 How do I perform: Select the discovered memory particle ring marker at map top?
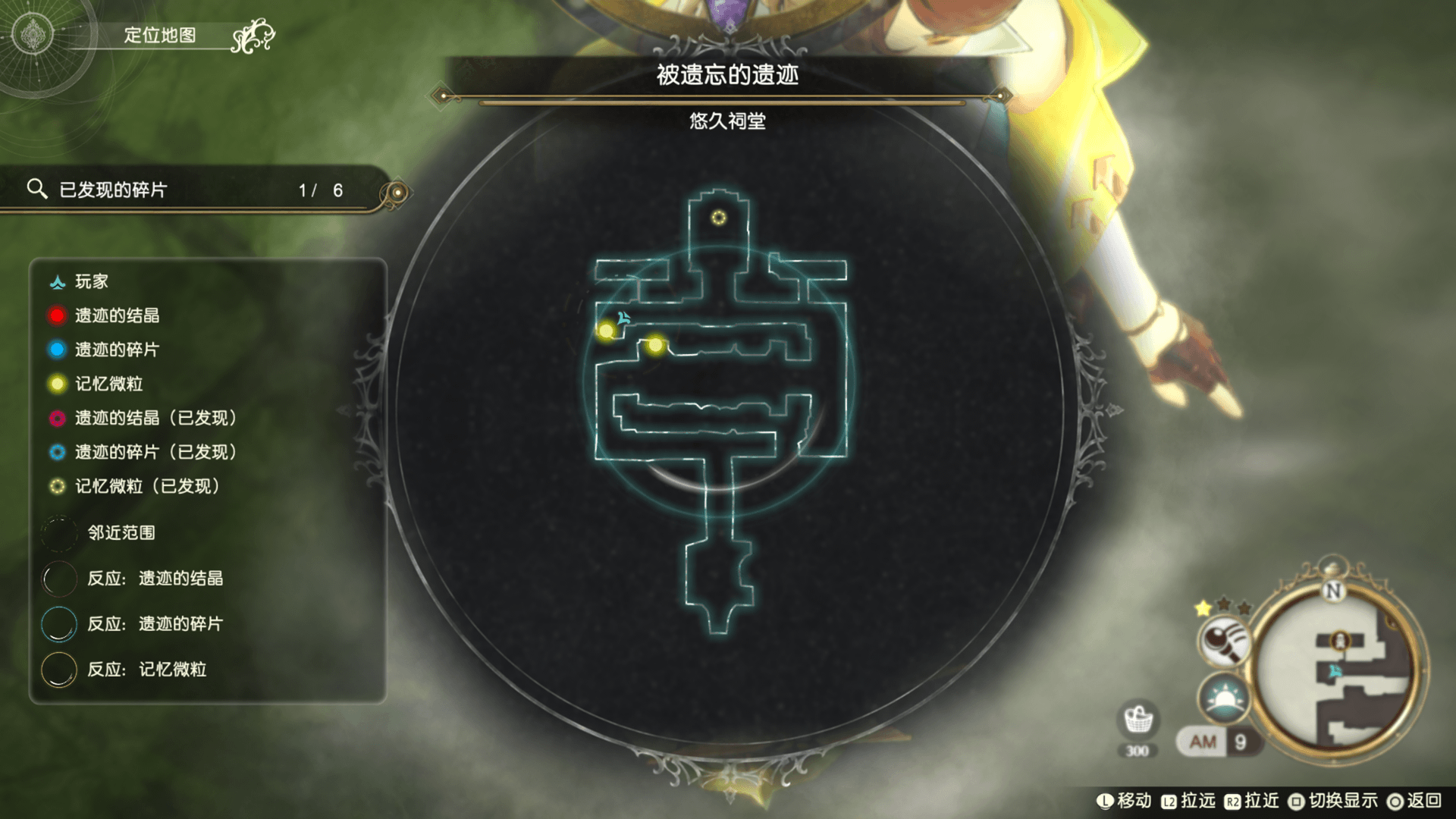click(x=719, y=218)
